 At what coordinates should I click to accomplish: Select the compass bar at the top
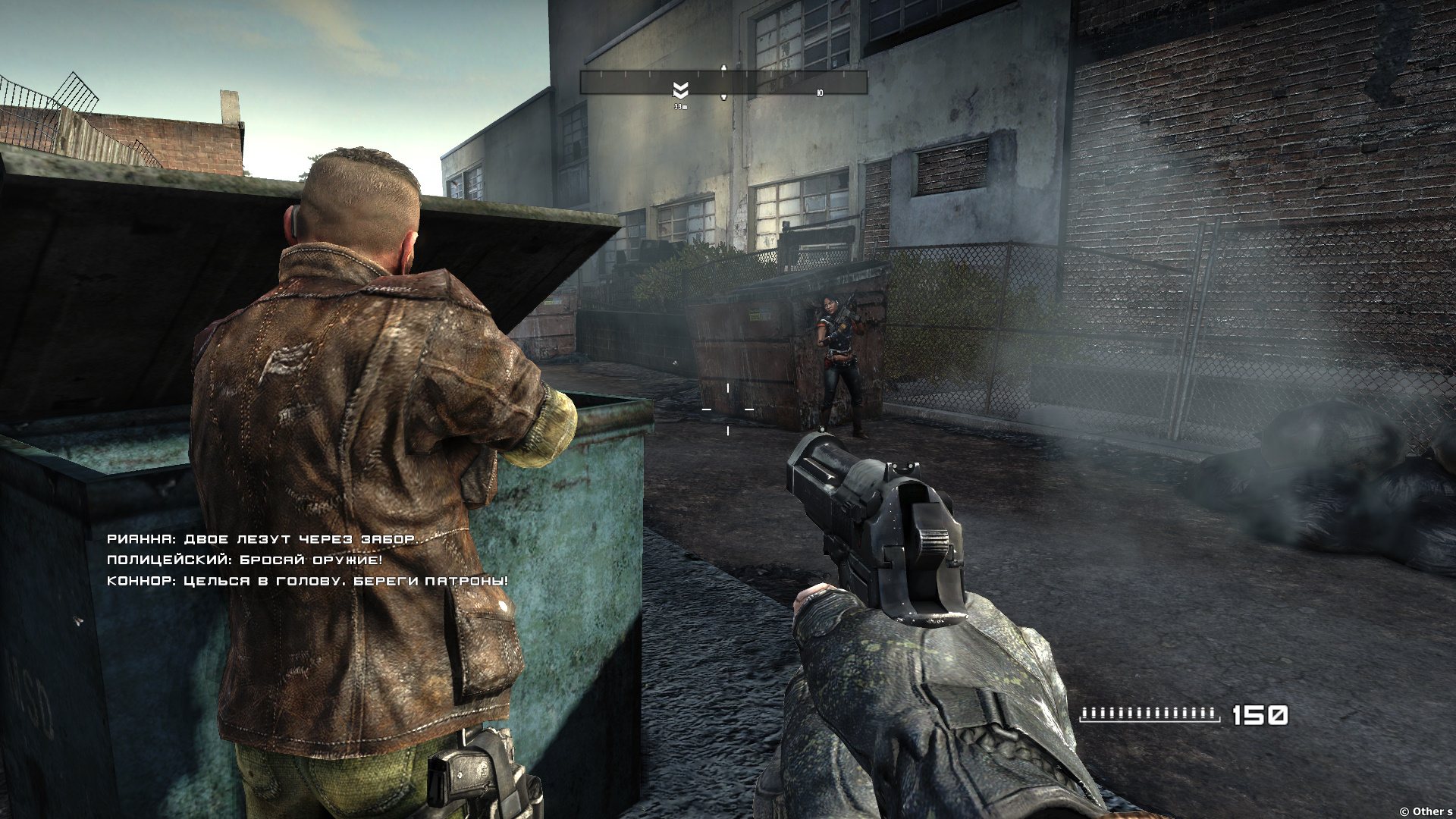point(723,82)
